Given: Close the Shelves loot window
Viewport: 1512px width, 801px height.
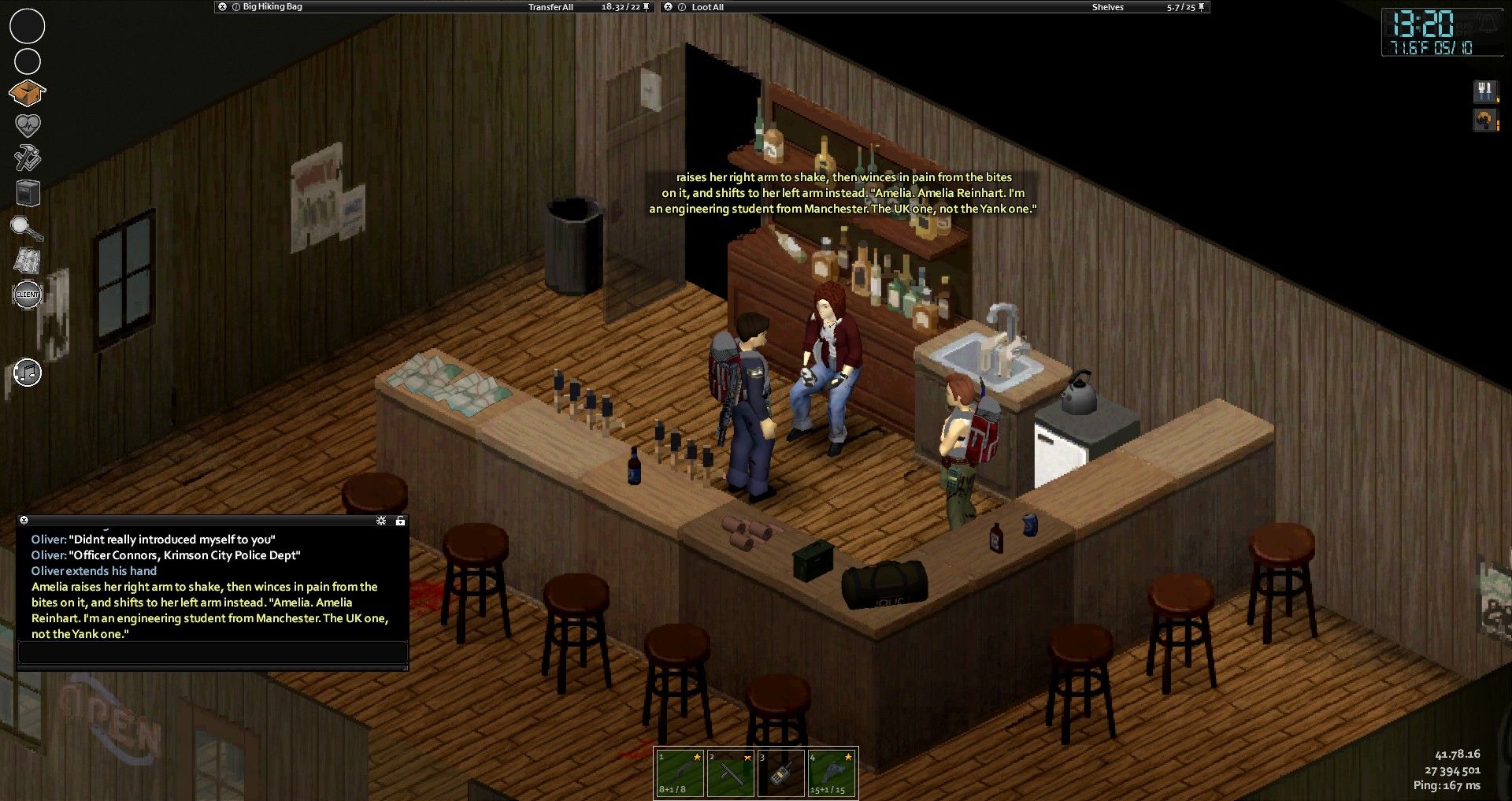Looking at the screenshot, I should (x=669, y=7).
